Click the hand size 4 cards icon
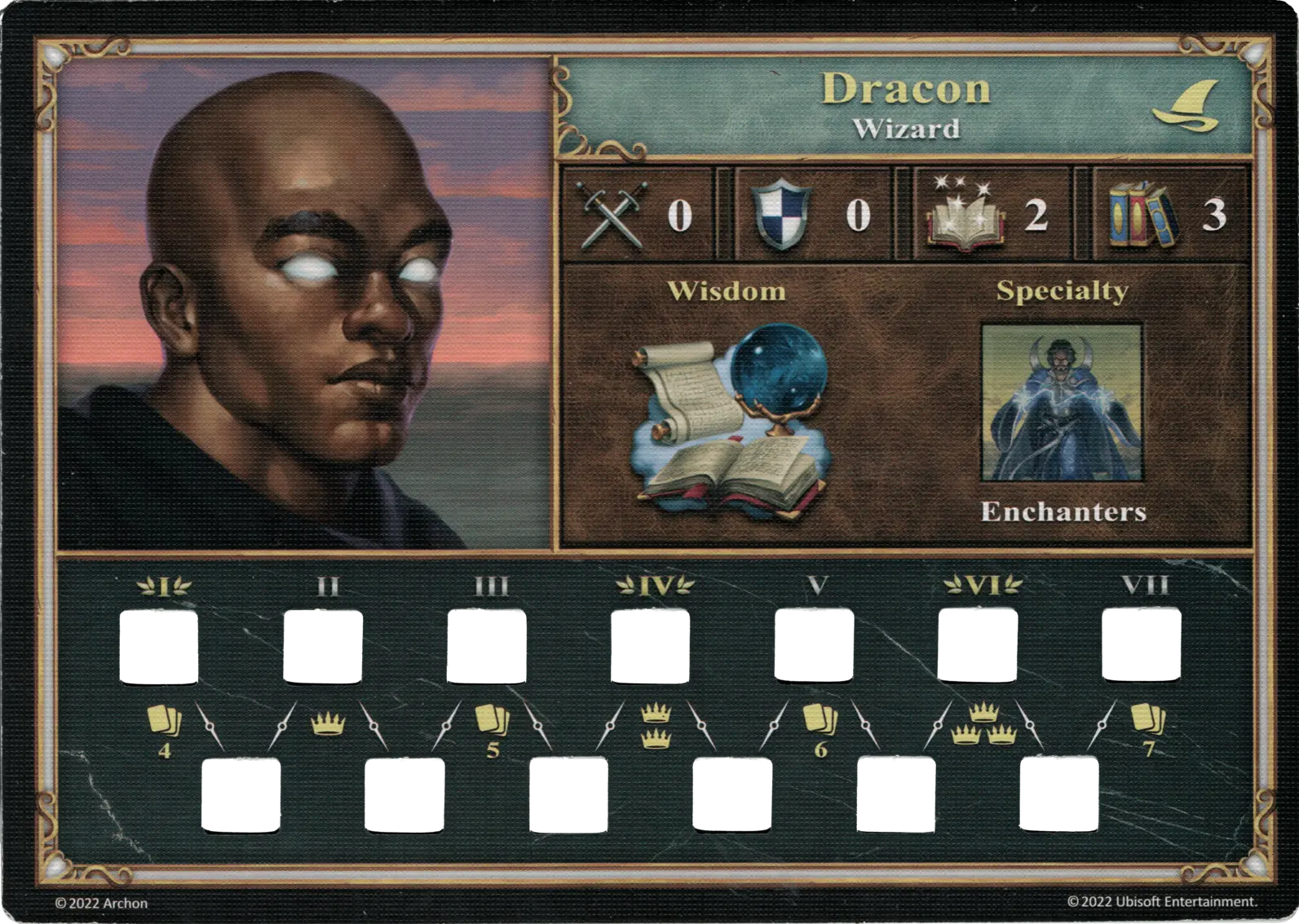 (x=164, y=722)
